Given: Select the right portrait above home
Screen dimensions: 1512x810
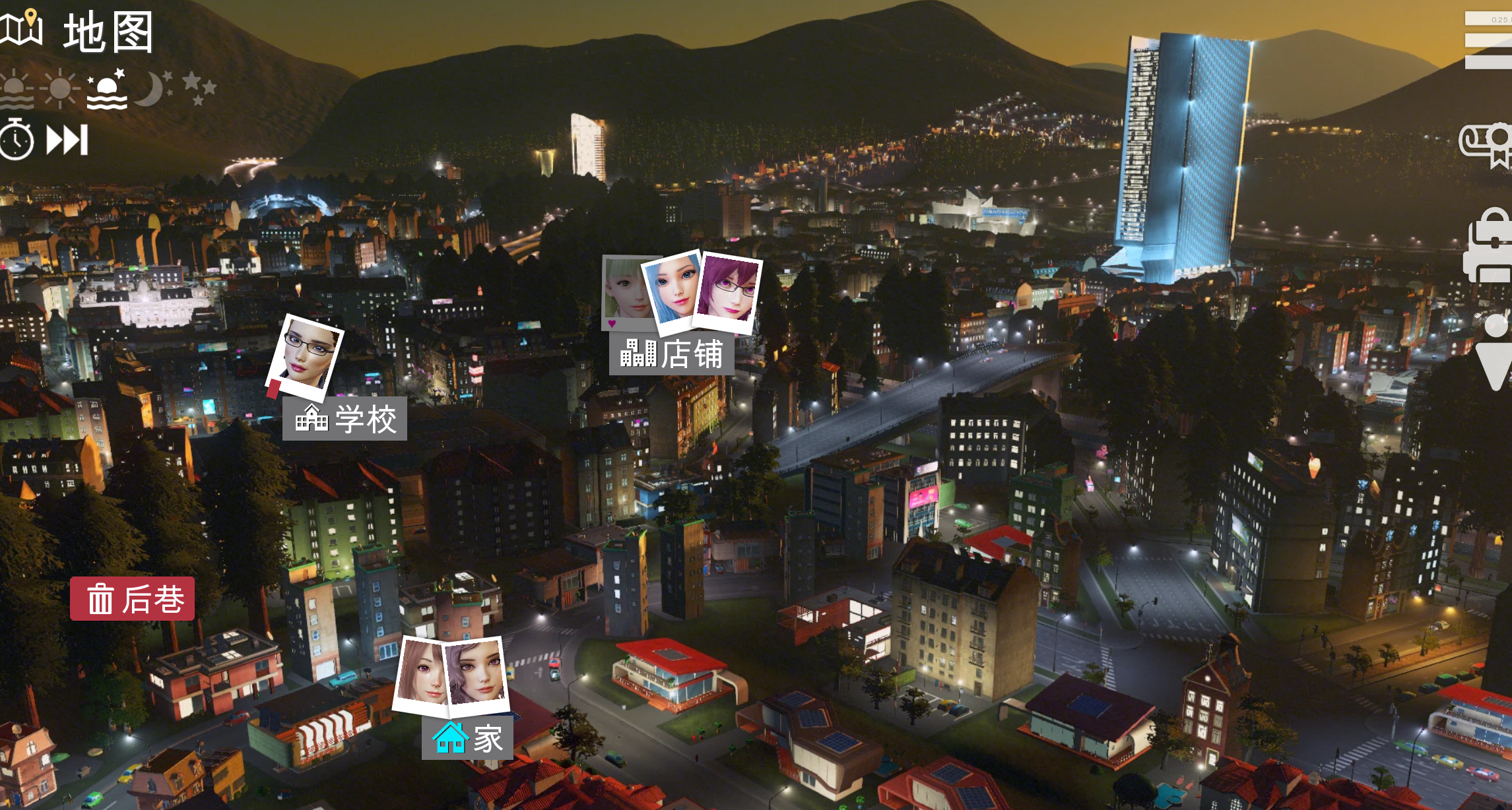Looking at the screenshot, I should [477, 673].
